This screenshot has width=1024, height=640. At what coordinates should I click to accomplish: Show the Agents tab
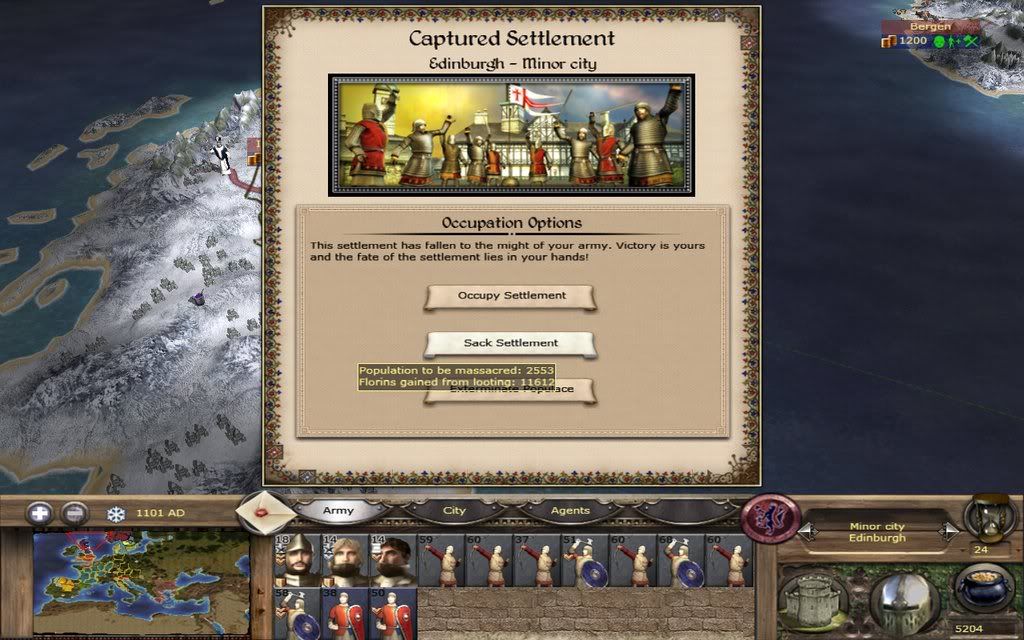570,510
